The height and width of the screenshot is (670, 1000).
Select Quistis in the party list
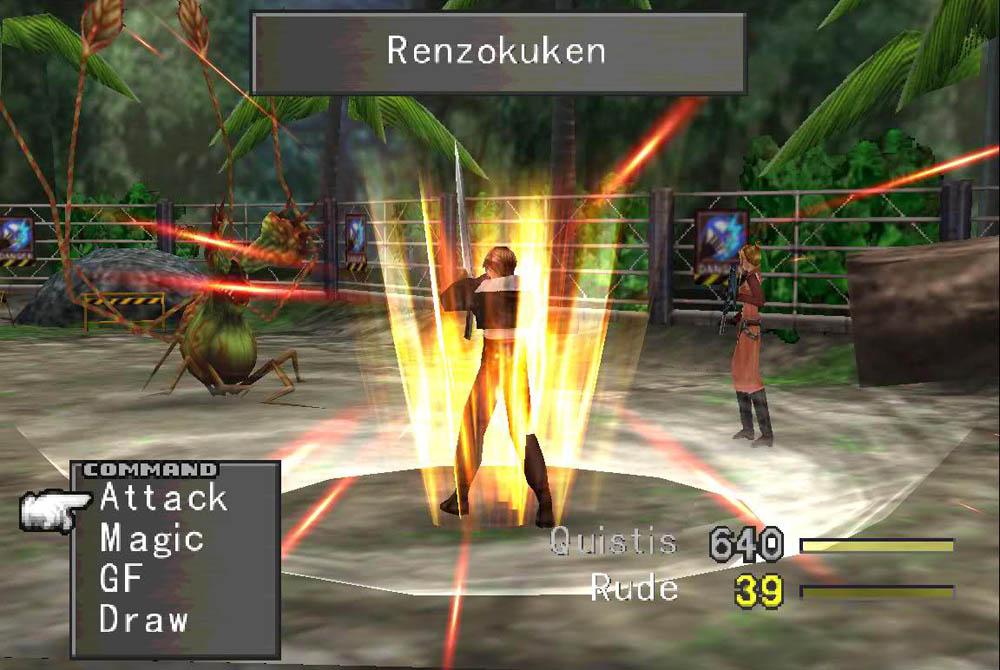[x=613, y=543]
